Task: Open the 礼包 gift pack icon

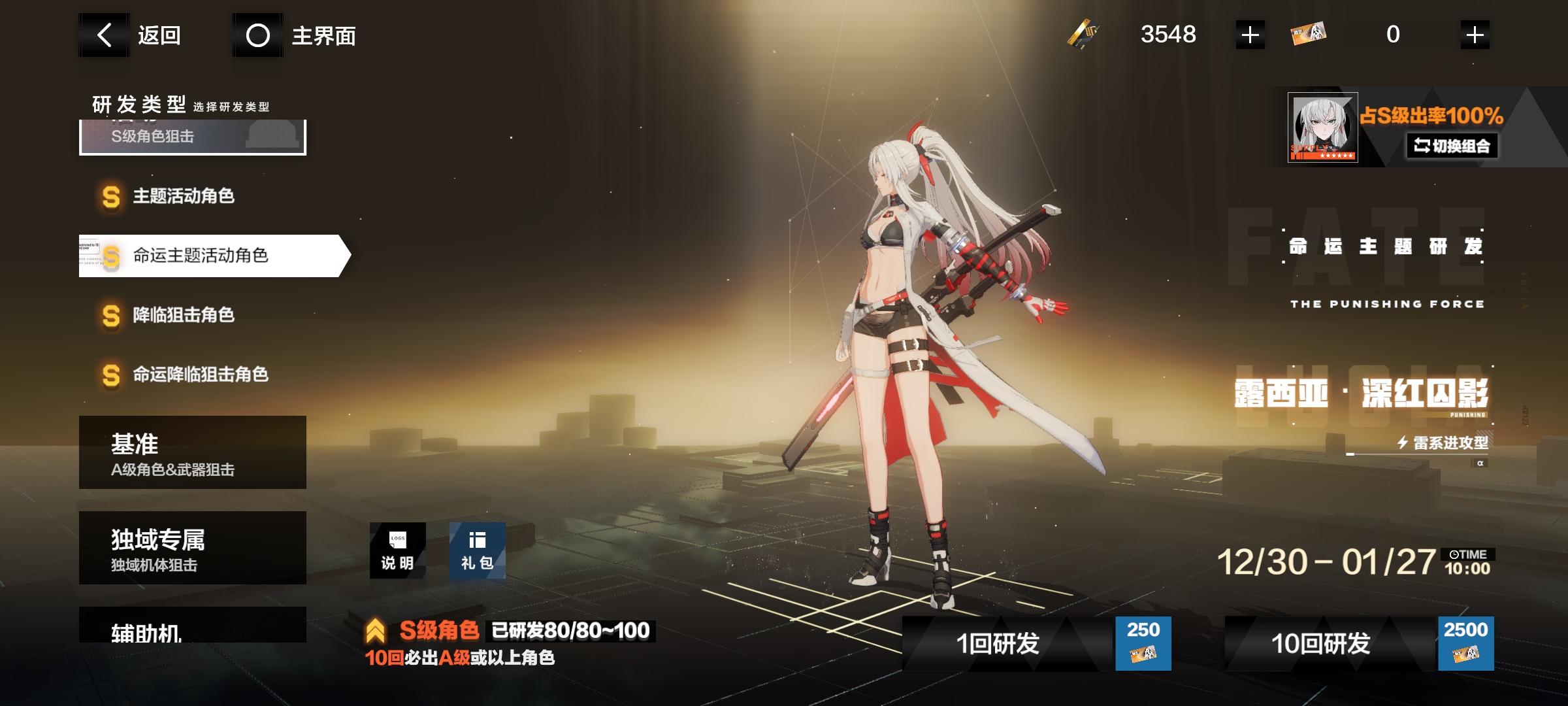Action: [478, 550]
